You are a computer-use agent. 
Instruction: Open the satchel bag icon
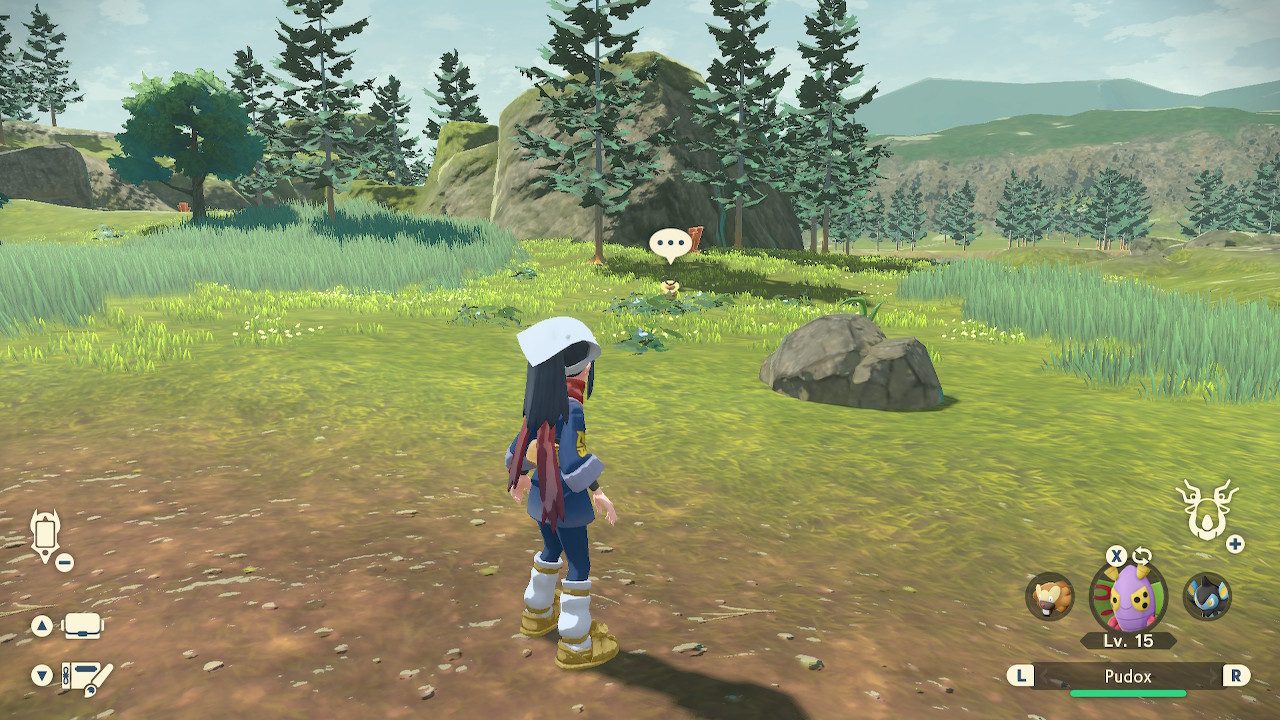[x=83, y=627]
